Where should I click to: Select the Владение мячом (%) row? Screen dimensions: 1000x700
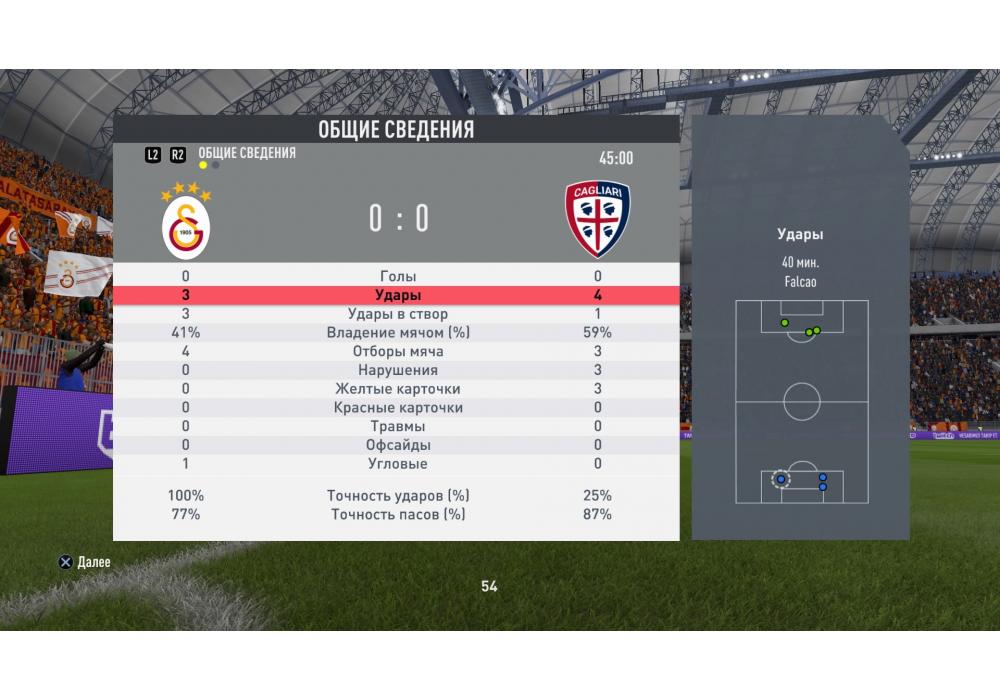pyautogui.click(x=397, y=333)
